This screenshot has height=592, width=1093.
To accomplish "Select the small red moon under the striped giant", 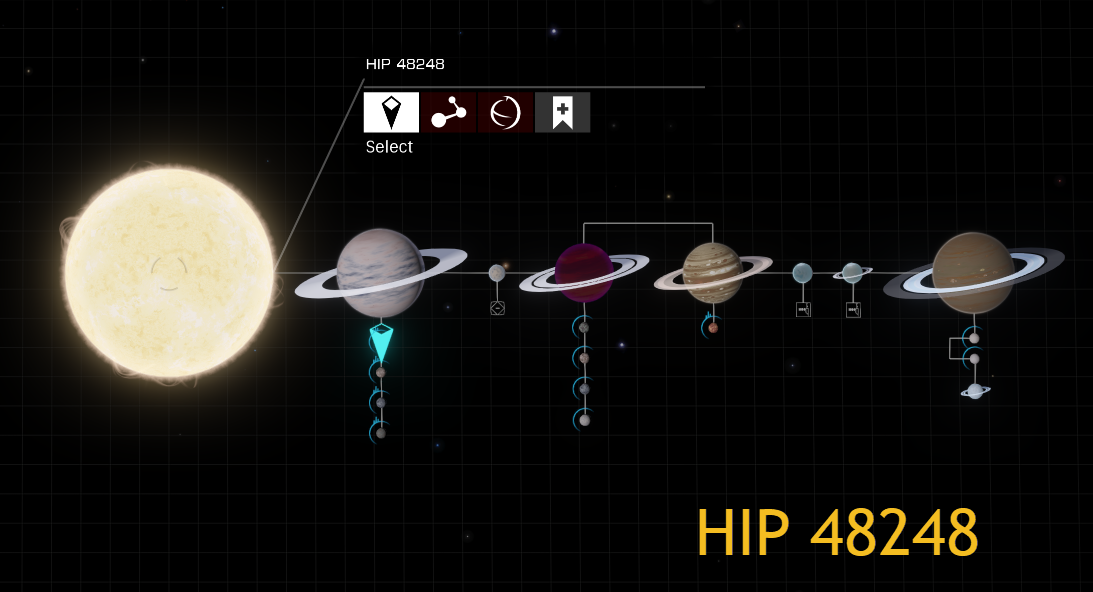I will pyautogui.click(x=713, y=327).
